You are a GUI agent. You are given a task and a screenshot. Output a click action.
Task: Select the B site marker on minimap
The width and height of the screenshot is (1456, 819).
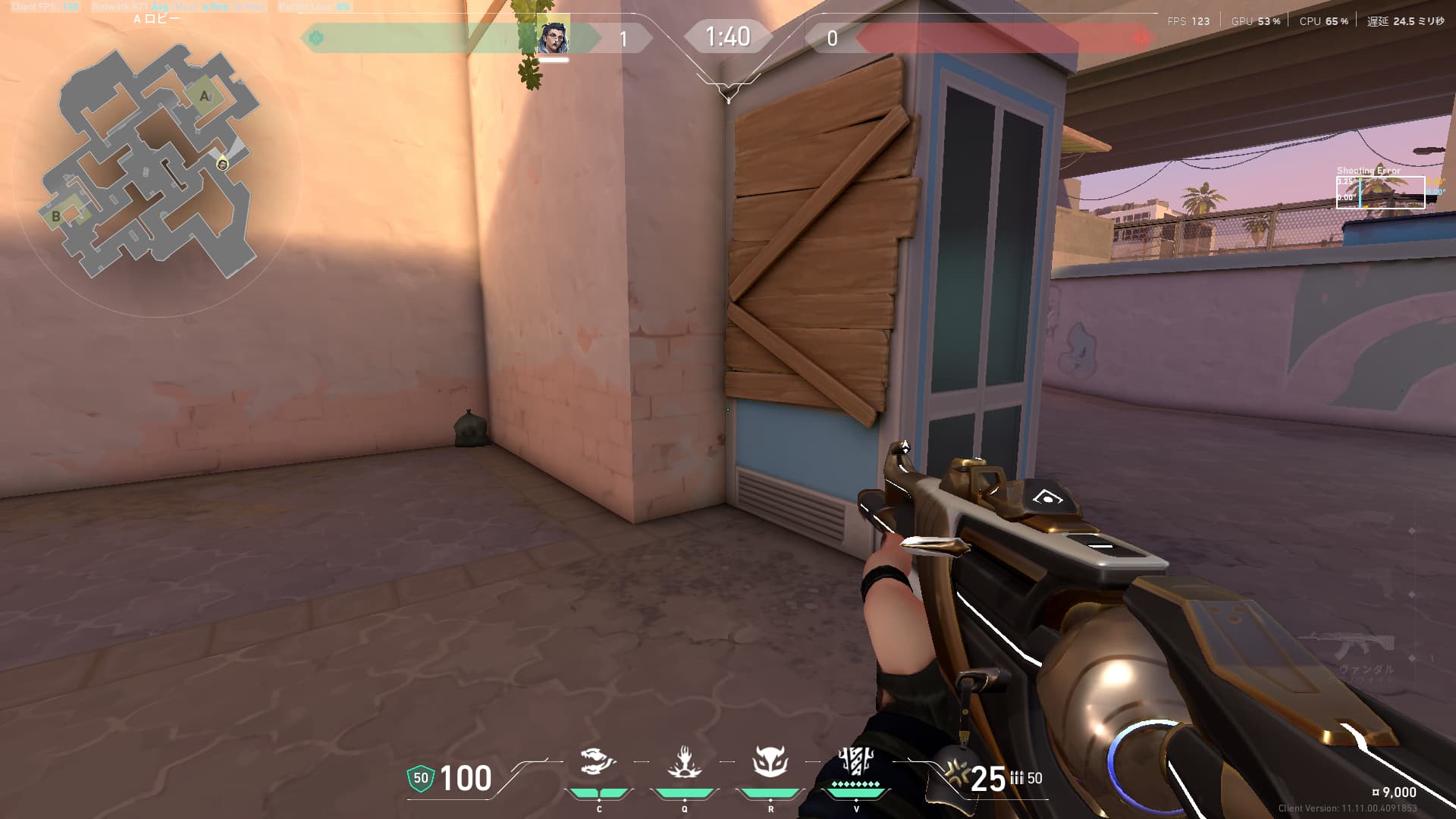tap(55, 216)
